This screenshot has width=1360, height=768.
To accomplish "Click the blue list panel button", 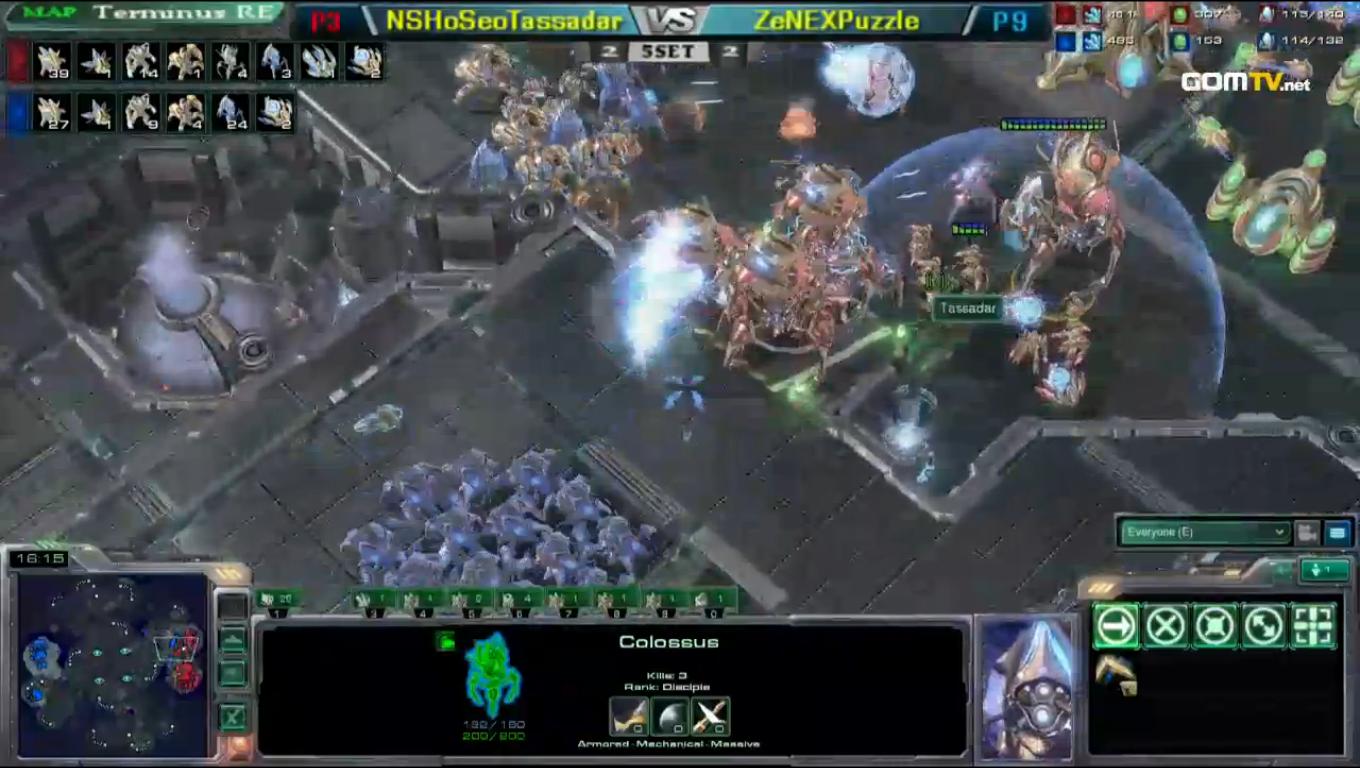I will coord(1337,533).
